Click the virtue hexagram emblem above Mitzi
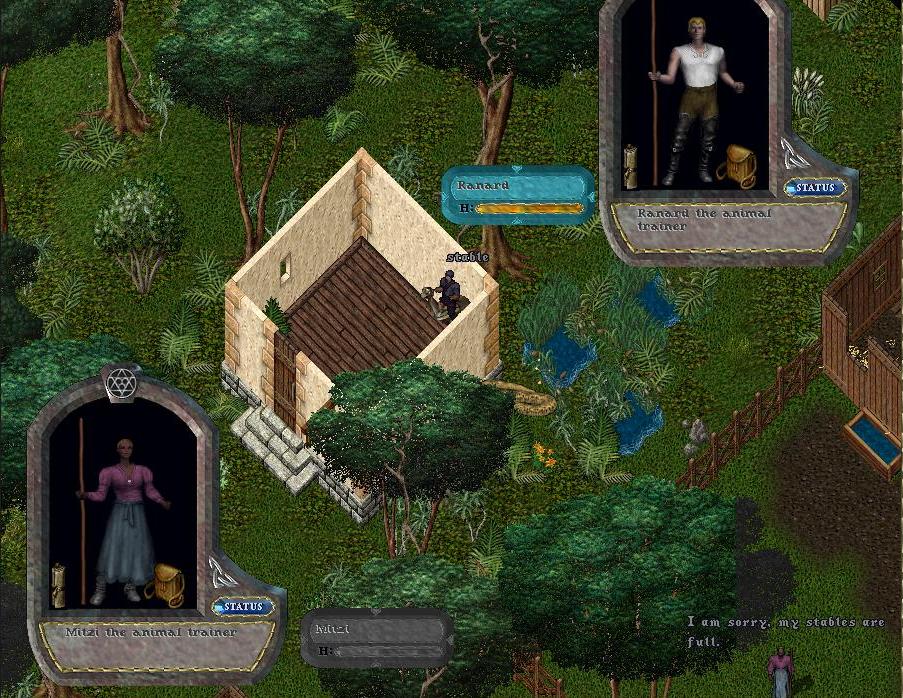This screenshot has height=698, width=903. coord(121,382)
